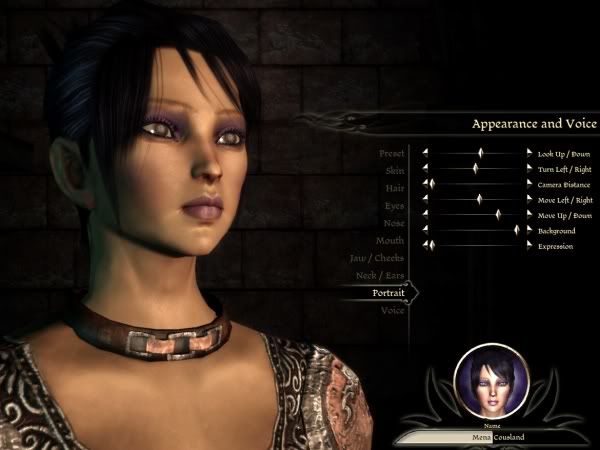Choose the Nose category
This screenshot has height=450, width=600.
coord(393,223)
